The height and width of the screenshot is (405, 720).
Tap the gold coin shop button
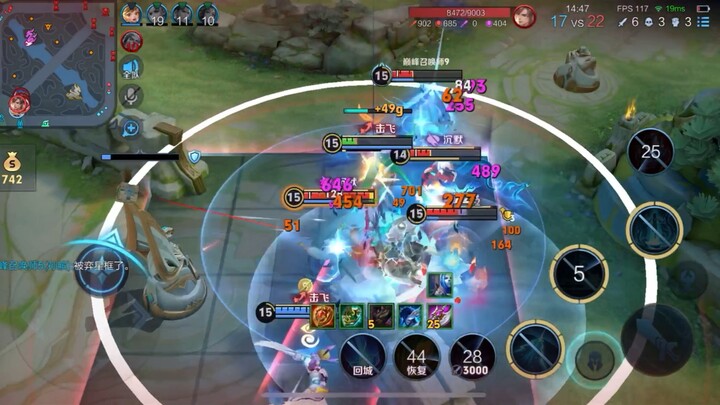click(x=13, y=166)
